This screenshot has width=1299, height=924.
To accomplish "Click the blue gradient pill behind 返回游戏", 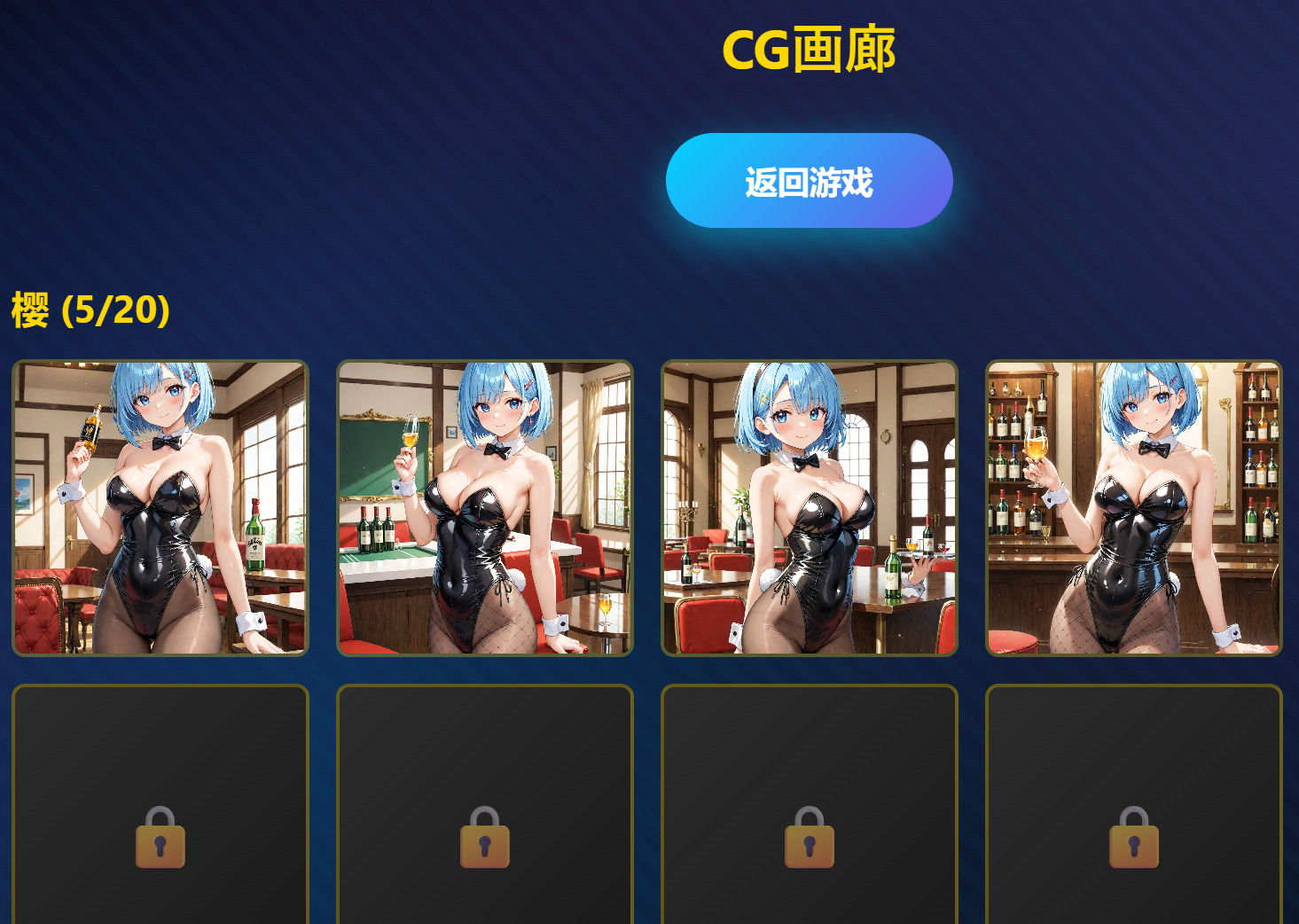I will [x=810, y=179].
